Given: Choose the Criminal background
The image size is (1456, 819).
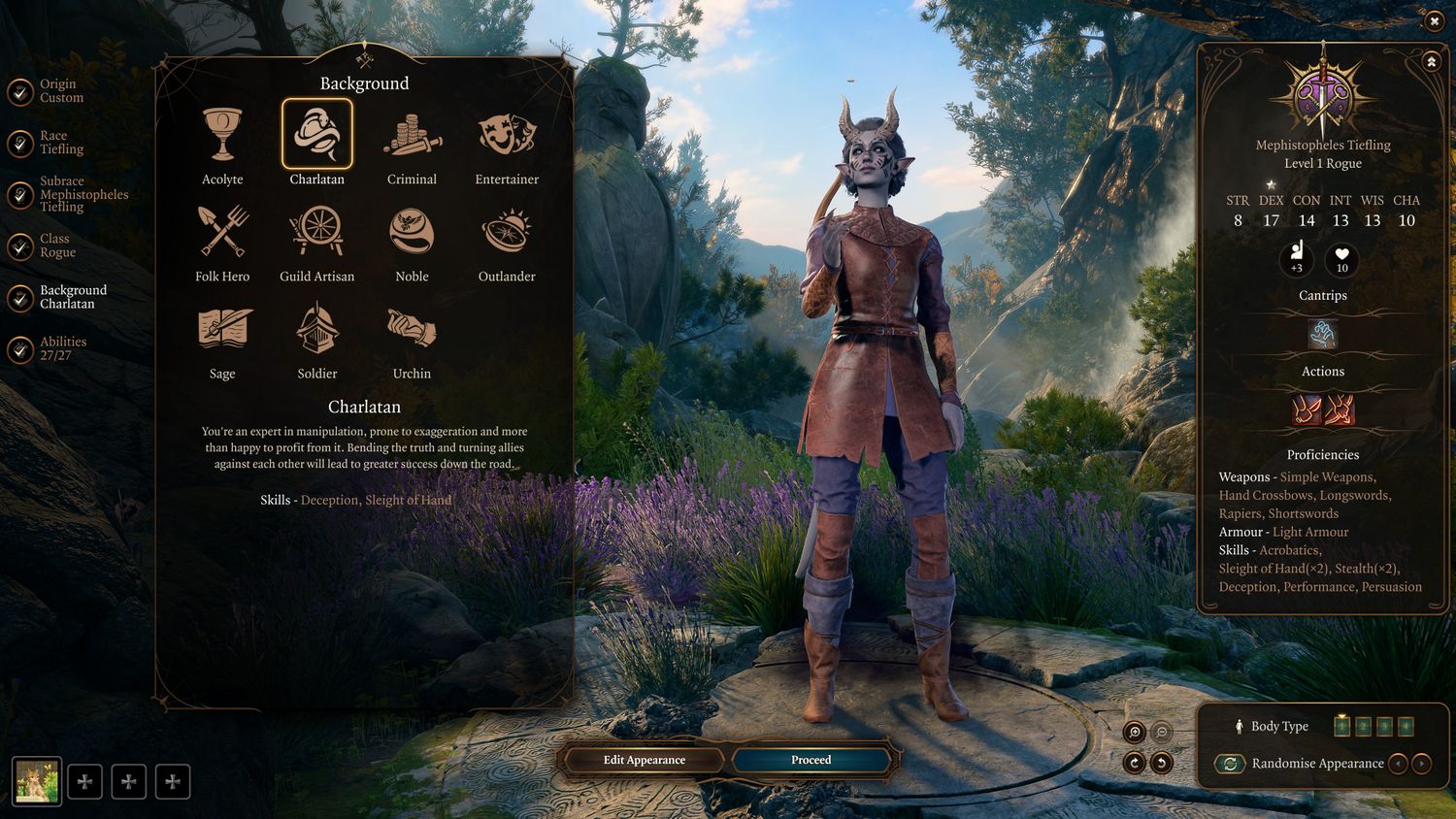Looking at the screenshot, I should click(x=412, y=136).
